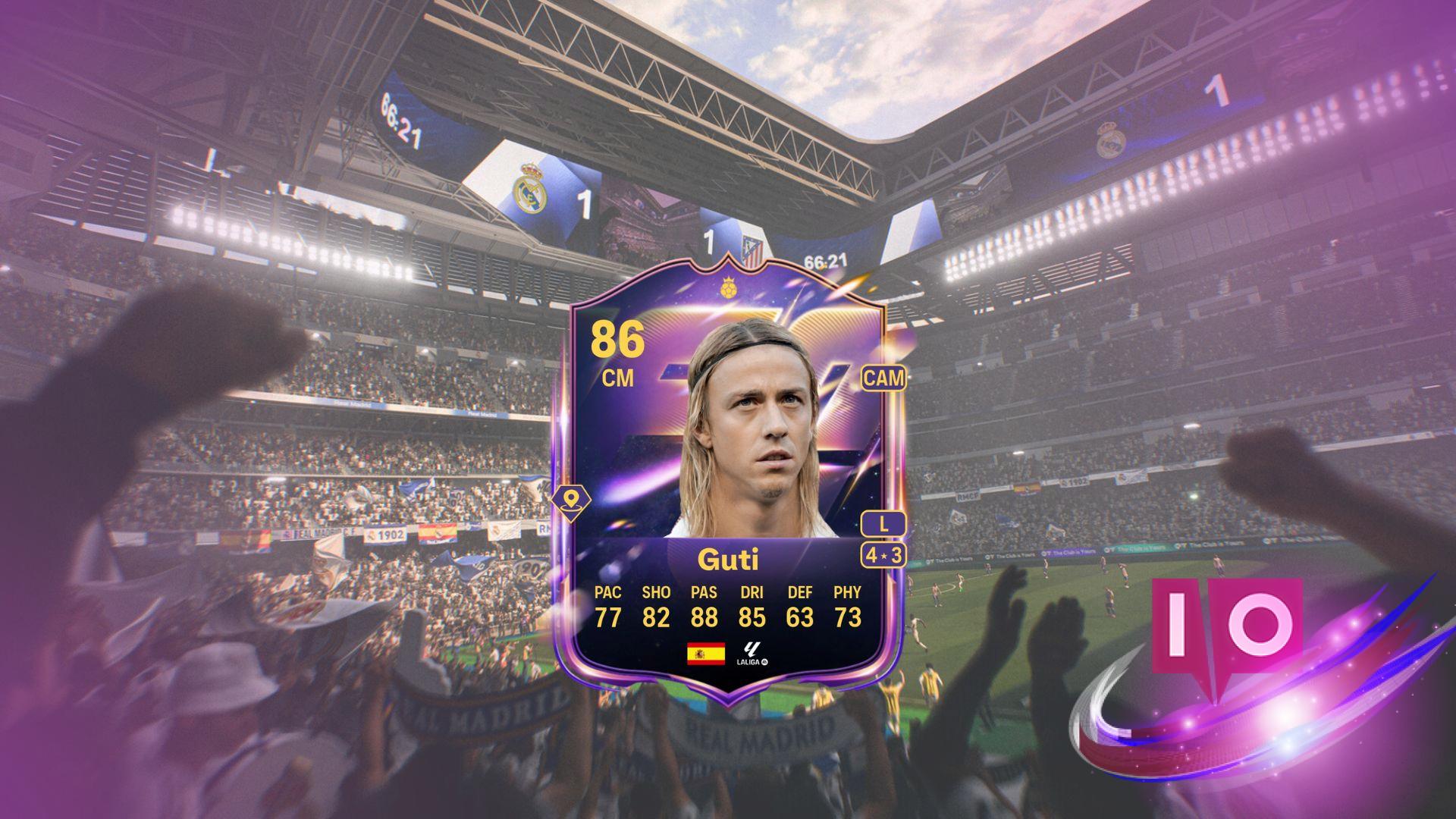
Task: Select the golden crown ball icon atop the card
Action: [729, 287]
